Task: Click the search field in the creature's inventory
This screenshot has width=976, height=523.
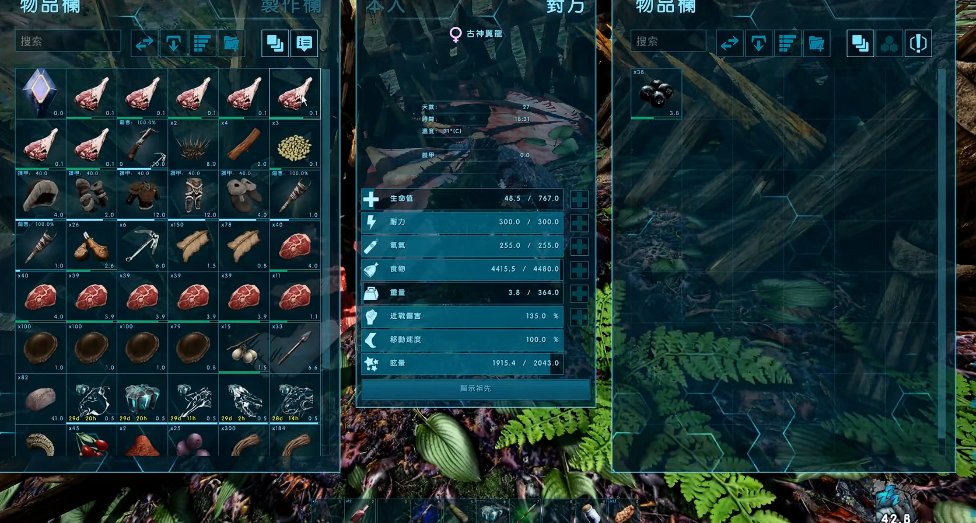Action: click(668, 42)
